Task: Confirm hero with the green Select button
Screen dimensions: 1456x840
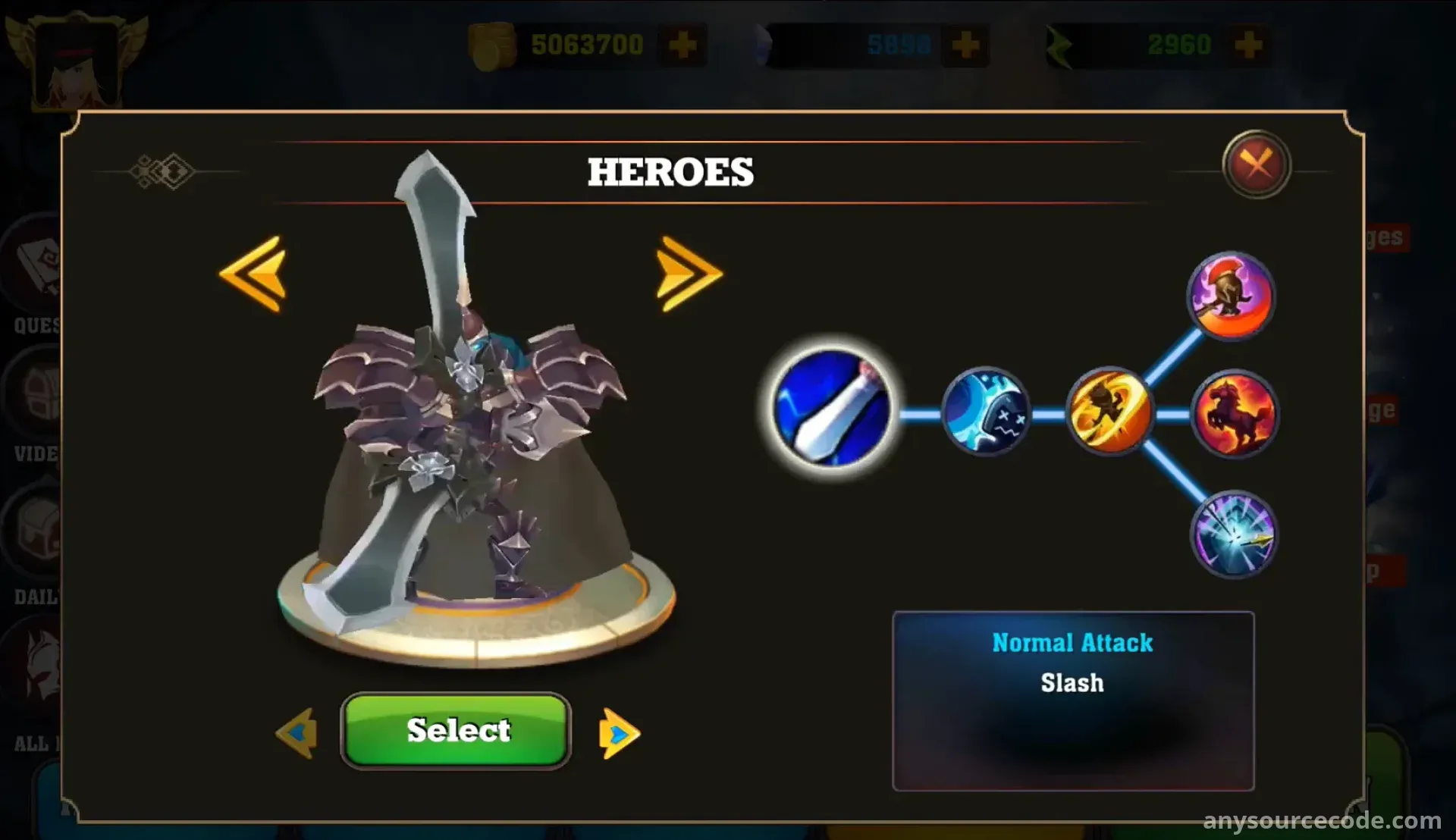Action: point(456,731)
